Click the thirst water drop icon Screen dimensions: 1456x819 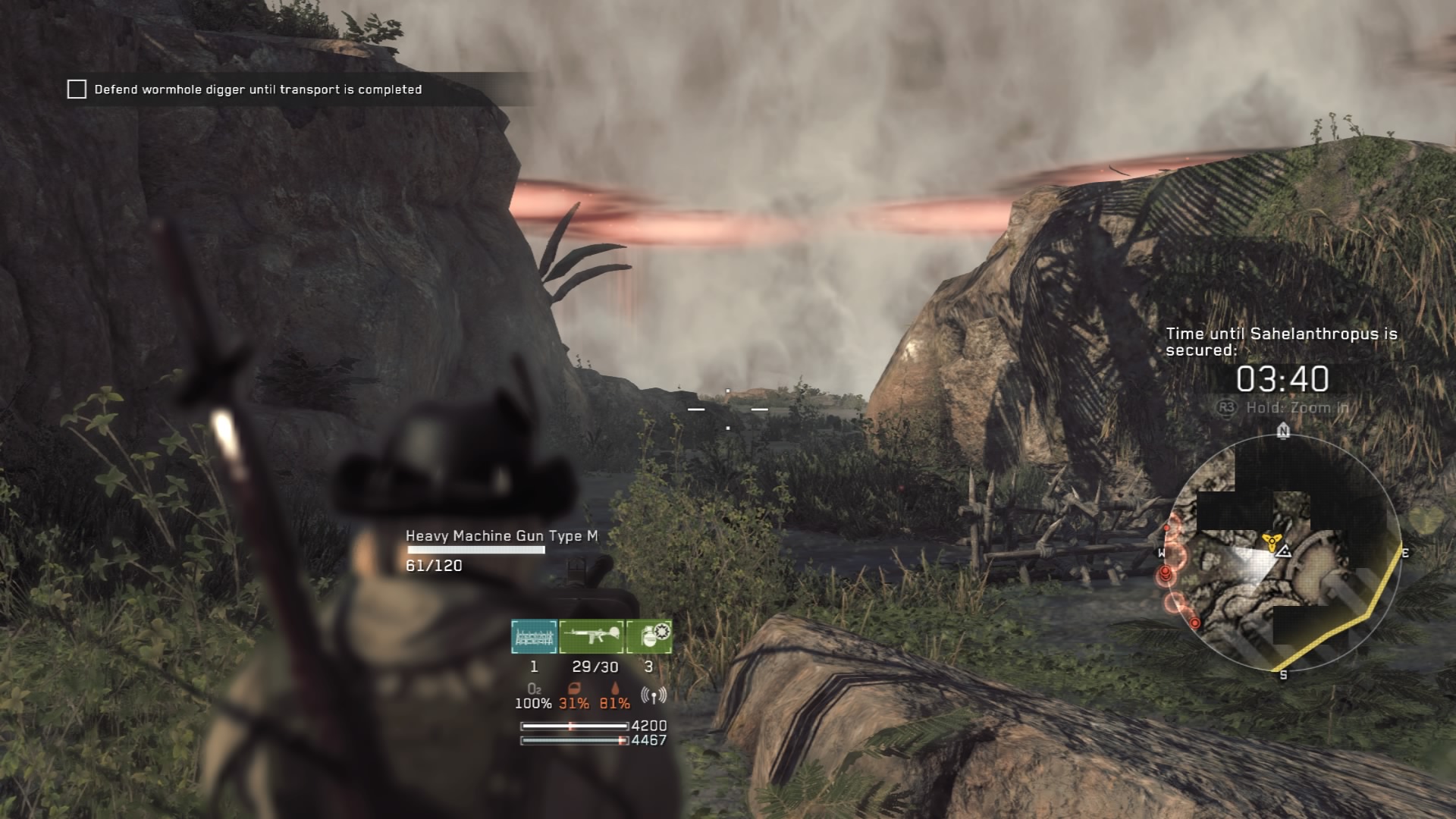click(x=614, y=689)
